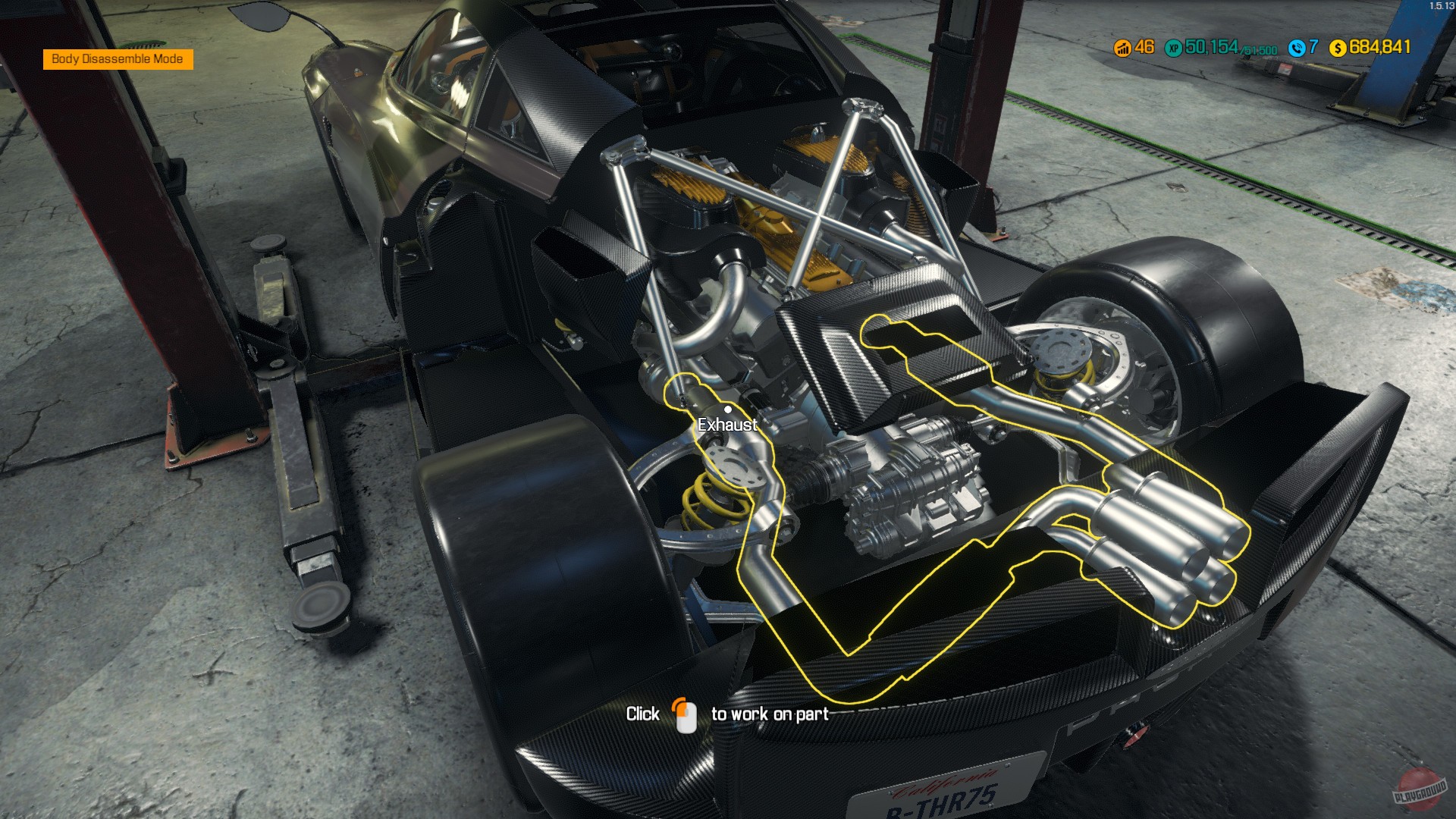Select the green XP badge icon

(1173, 48)
